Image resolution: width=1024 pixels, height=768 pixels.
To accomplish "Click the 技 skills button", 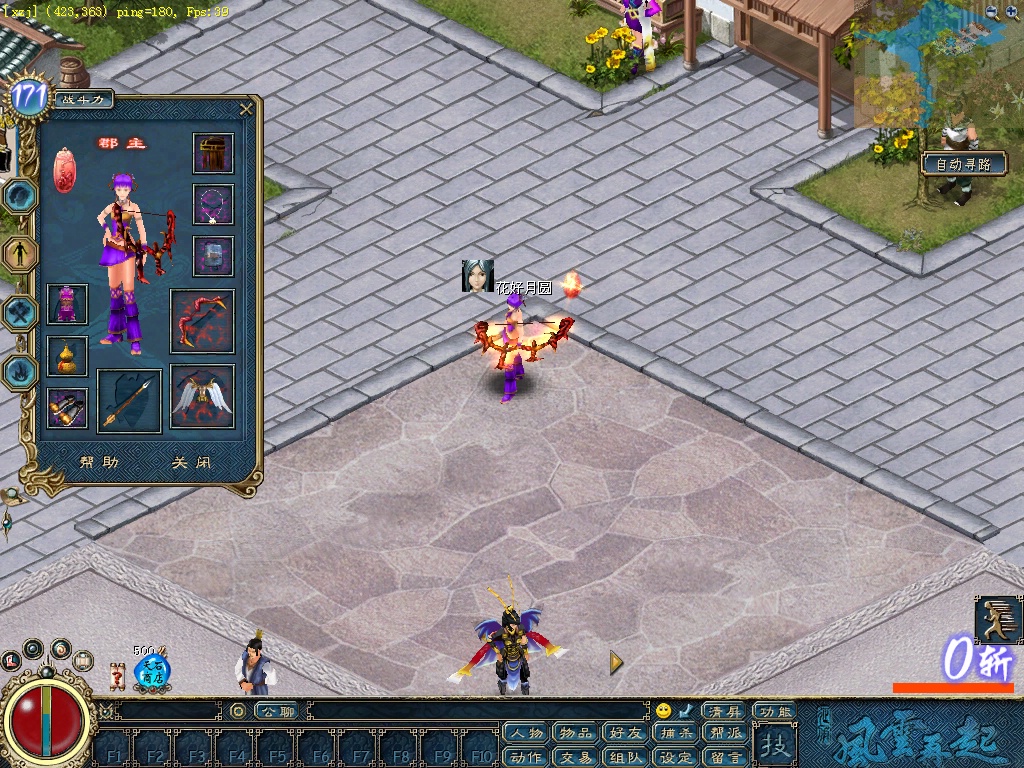I will (x=773, y=744).
